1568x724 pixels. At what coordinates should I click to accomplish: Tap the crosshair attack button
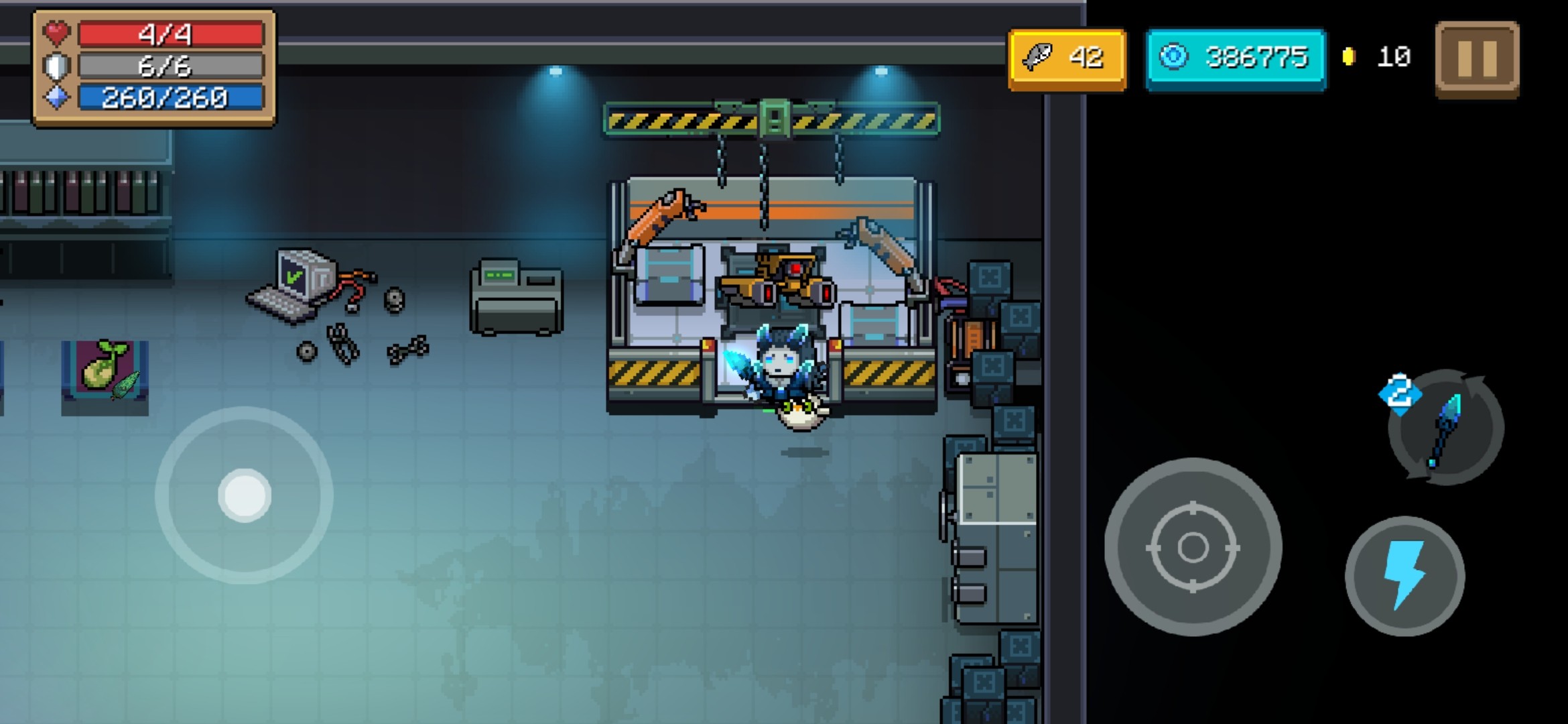pos(1193,547)
